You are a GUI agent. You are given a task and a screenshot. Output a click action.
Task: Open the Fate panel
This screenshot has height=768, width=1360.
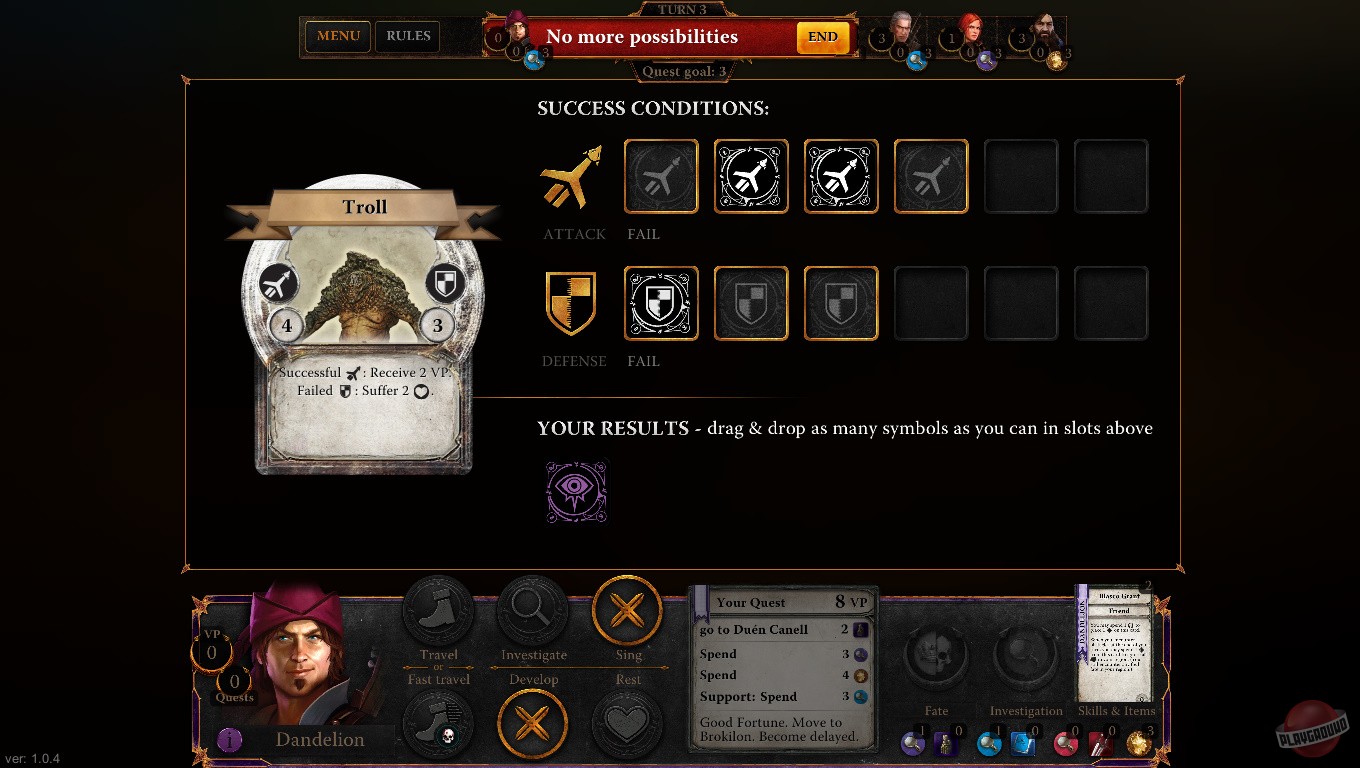coord(936,655)
